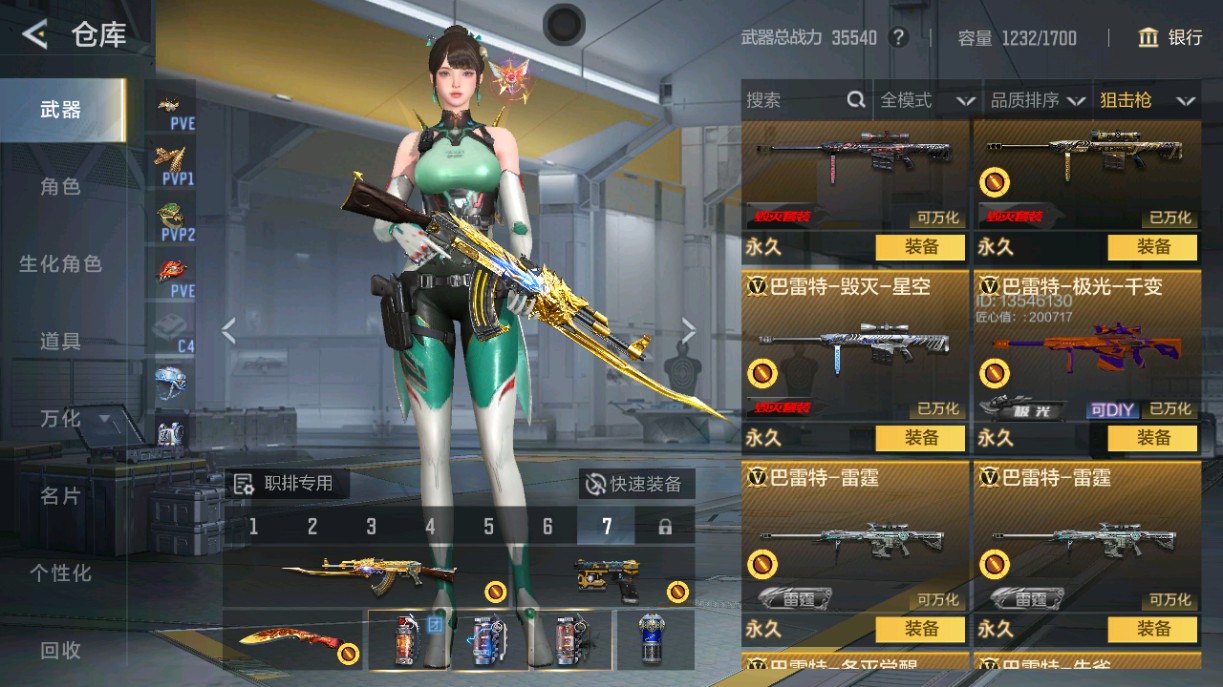Select loadout slot number 3
Viewport: 1223px width, 687px height.
tap(371, 527)
